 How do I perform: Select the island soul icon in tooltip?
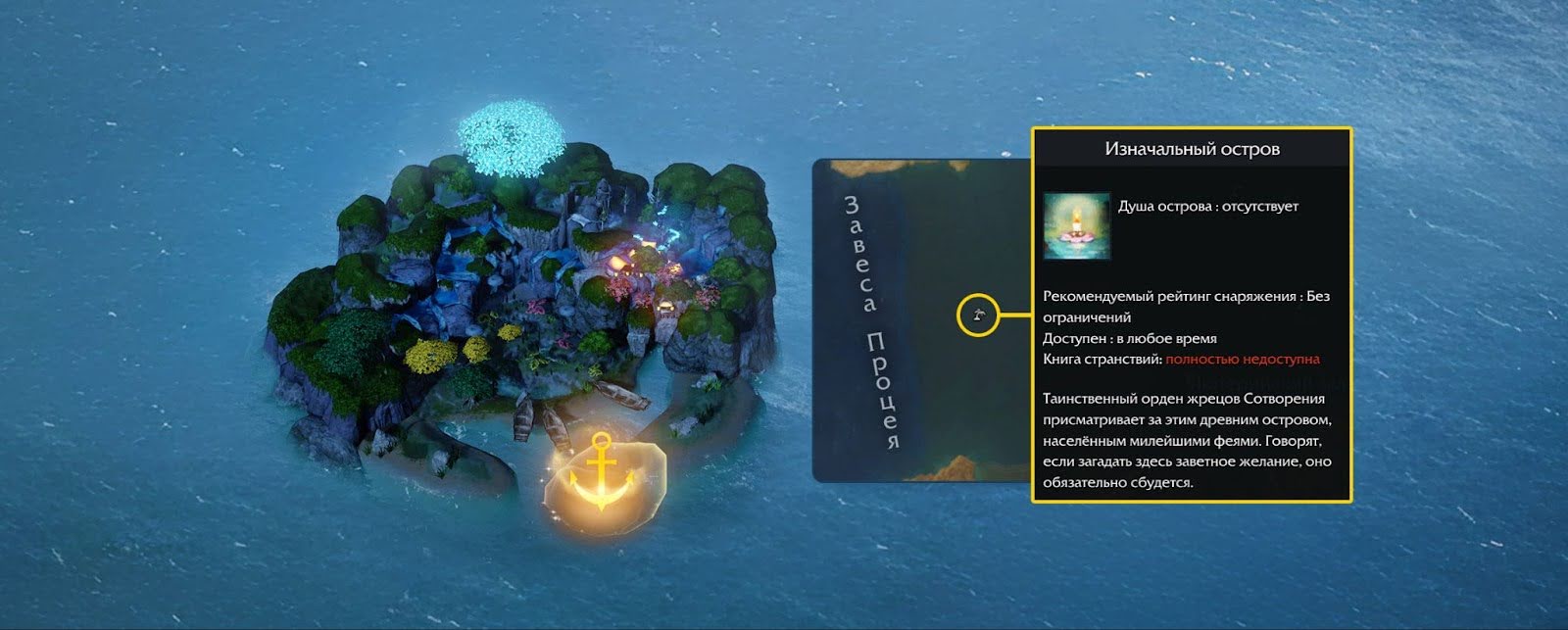[1076, 225]
